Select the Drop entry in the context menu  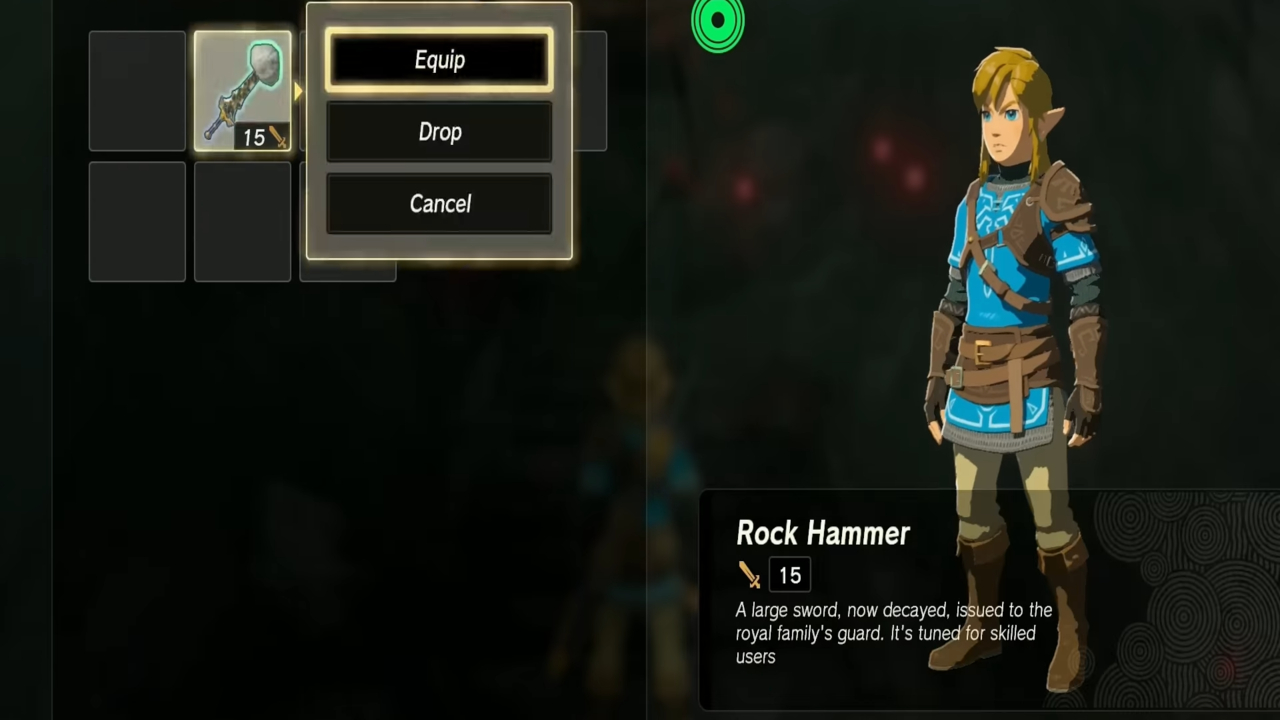[x=440, y=132]
